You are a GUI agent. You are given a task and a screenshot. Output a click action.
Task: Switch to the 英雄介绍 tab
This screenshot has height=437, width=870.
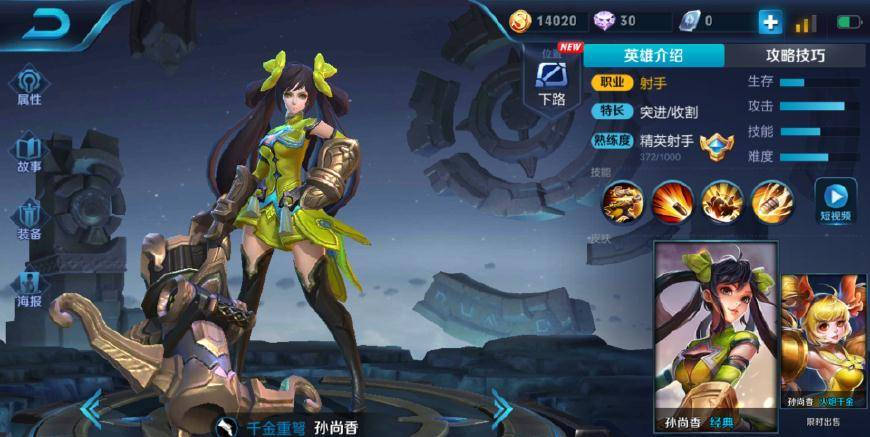653,56
